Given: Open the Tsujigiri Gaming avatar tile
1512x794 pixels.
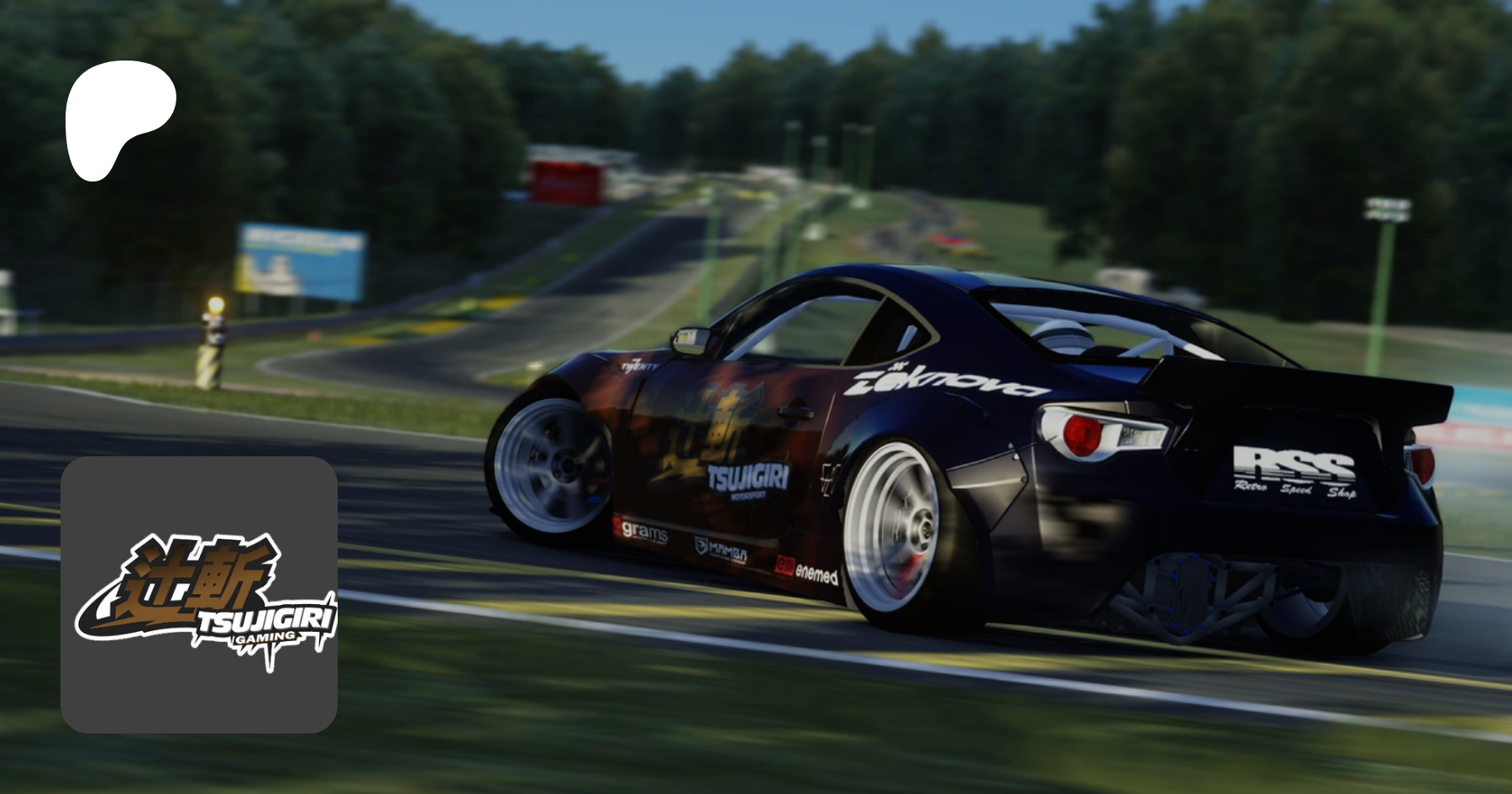Looking at the screenshot, I should click(x=199, y=595).
